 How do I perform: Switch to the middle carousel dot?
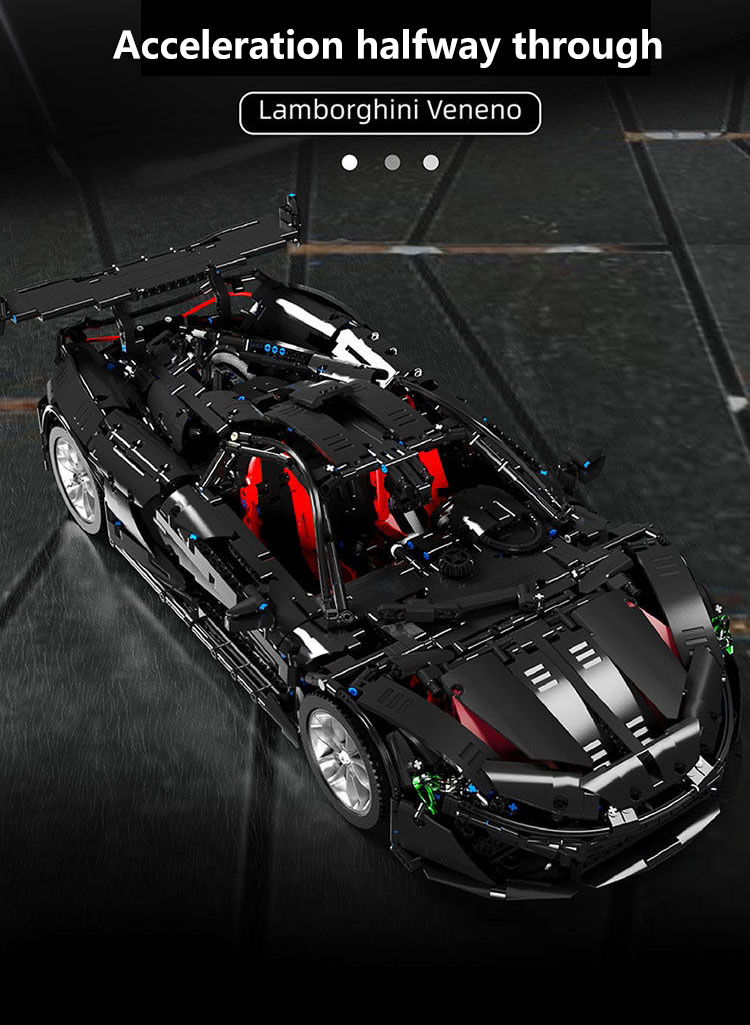[392, 162]
